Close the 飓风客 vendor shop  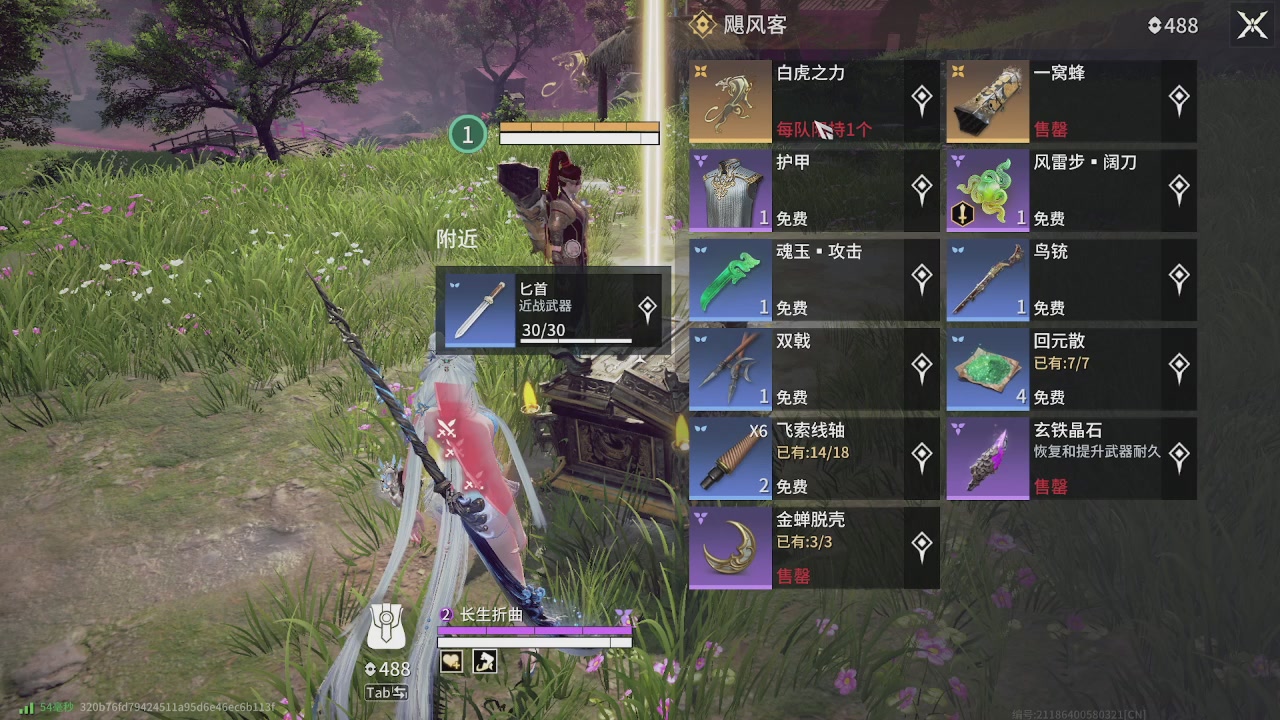tap(1252, 25)
